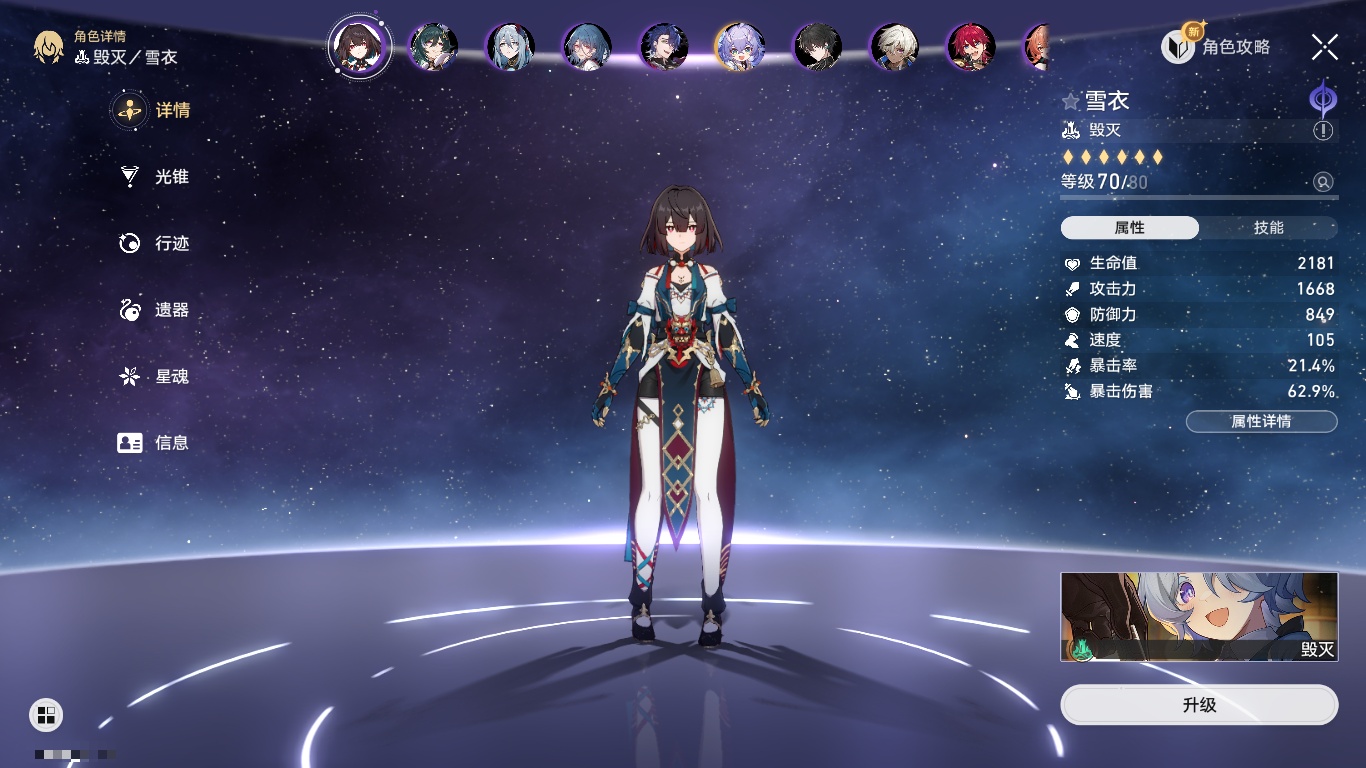Choose the lavender-haired character with gold ring

point(740,46)
